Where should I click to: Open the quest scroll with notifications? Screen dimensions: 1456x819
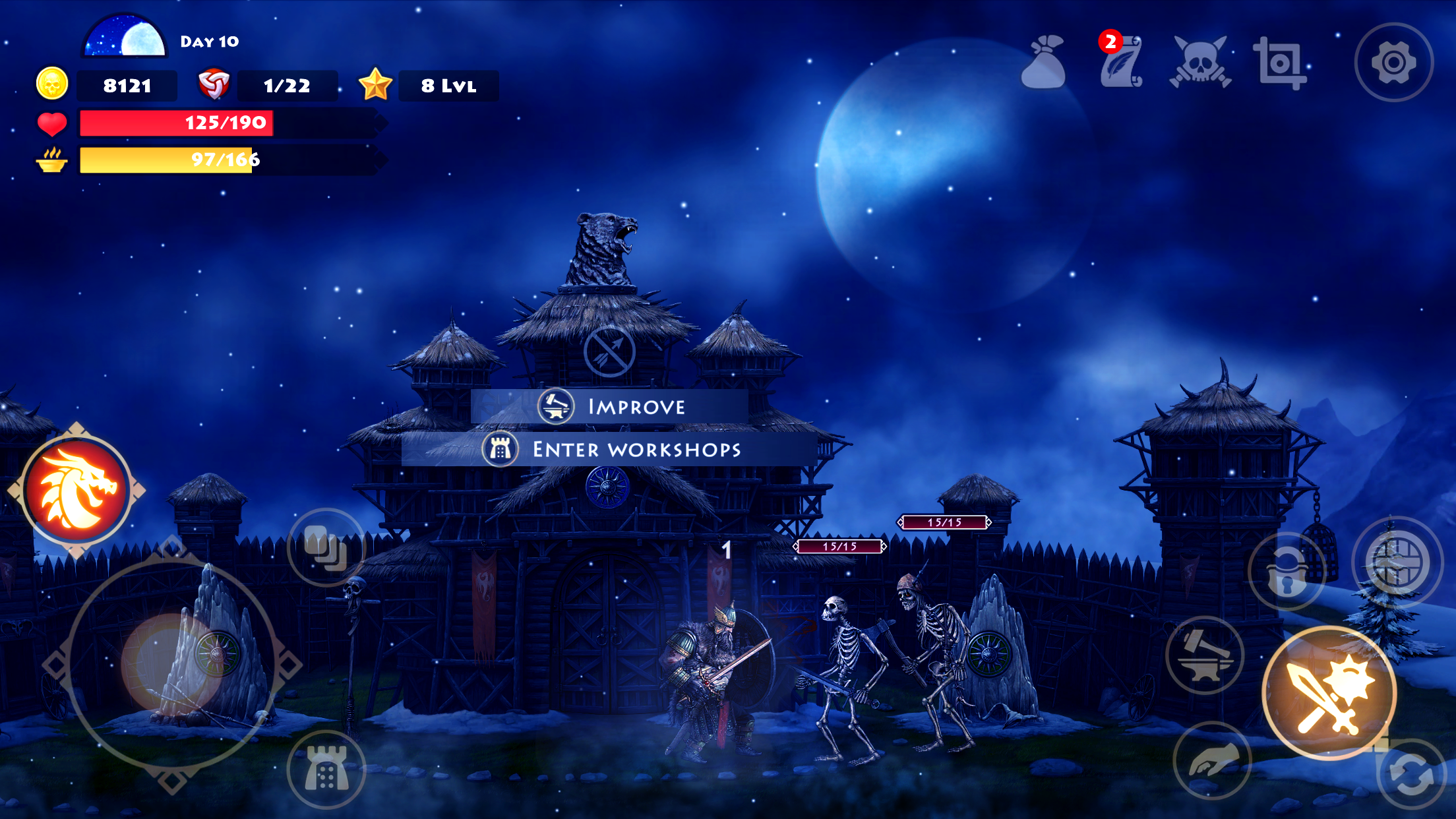pyautogui.click(x=1121, y=63)
